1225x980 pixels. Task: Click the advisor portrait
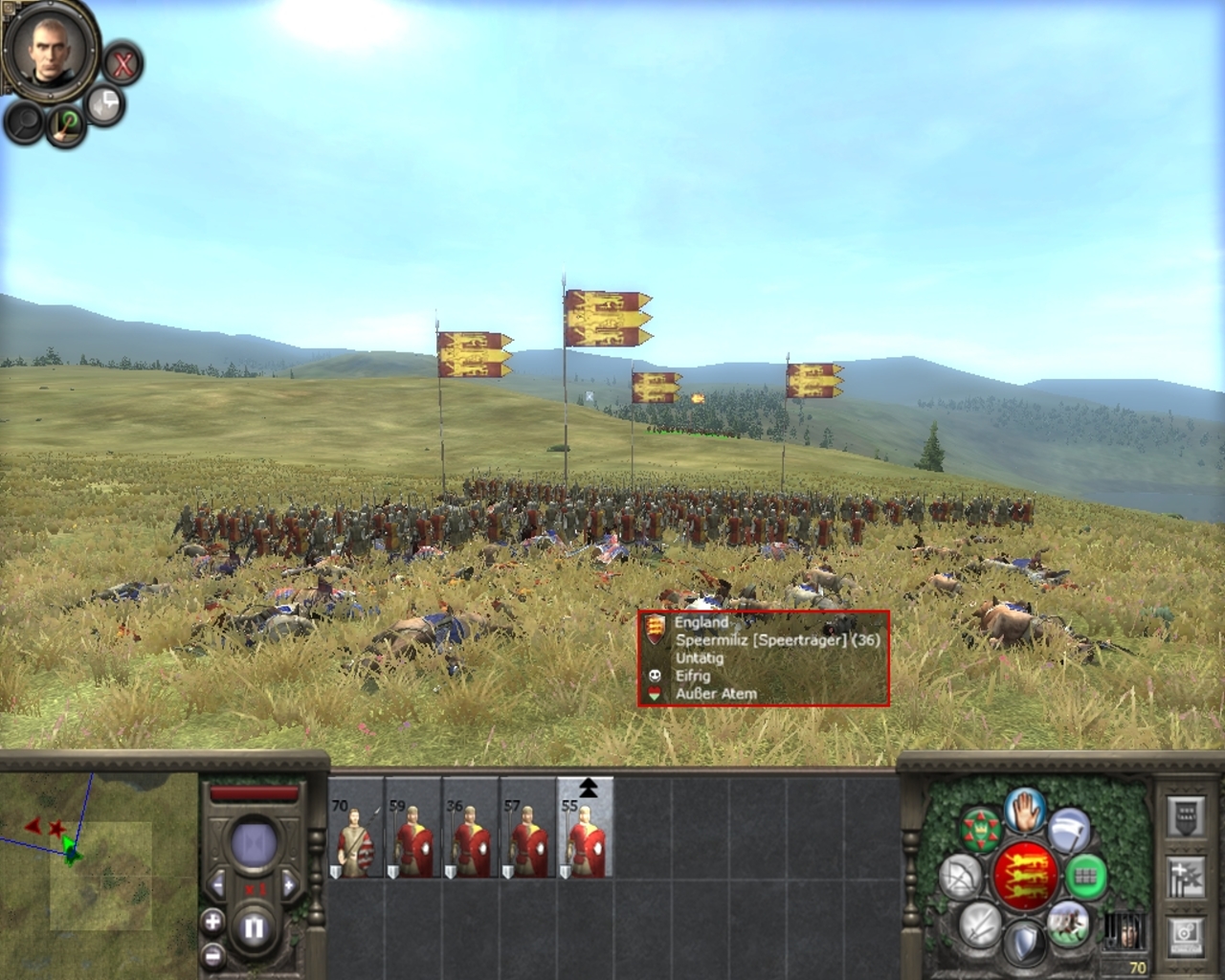pyautogui.click(x=50, y=48)
